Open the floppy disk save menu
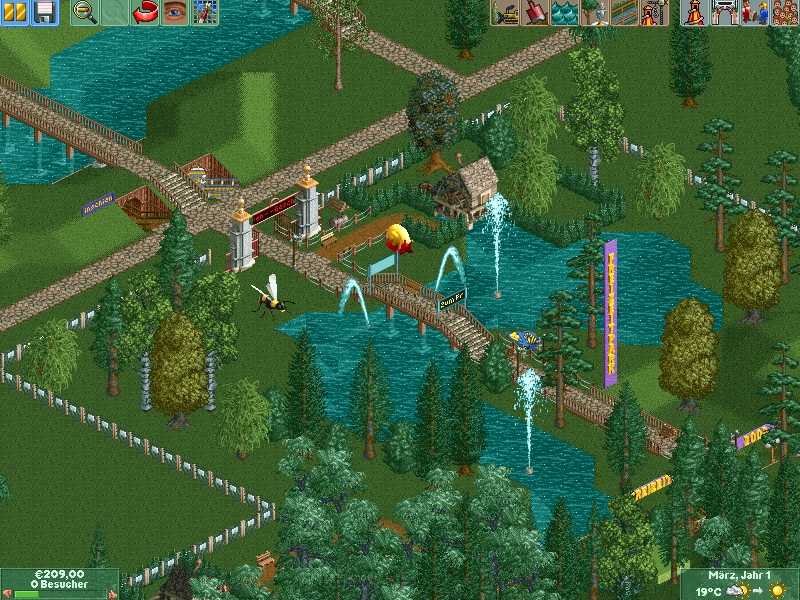Viewport: 800px width, 600px height. [43, 12]
